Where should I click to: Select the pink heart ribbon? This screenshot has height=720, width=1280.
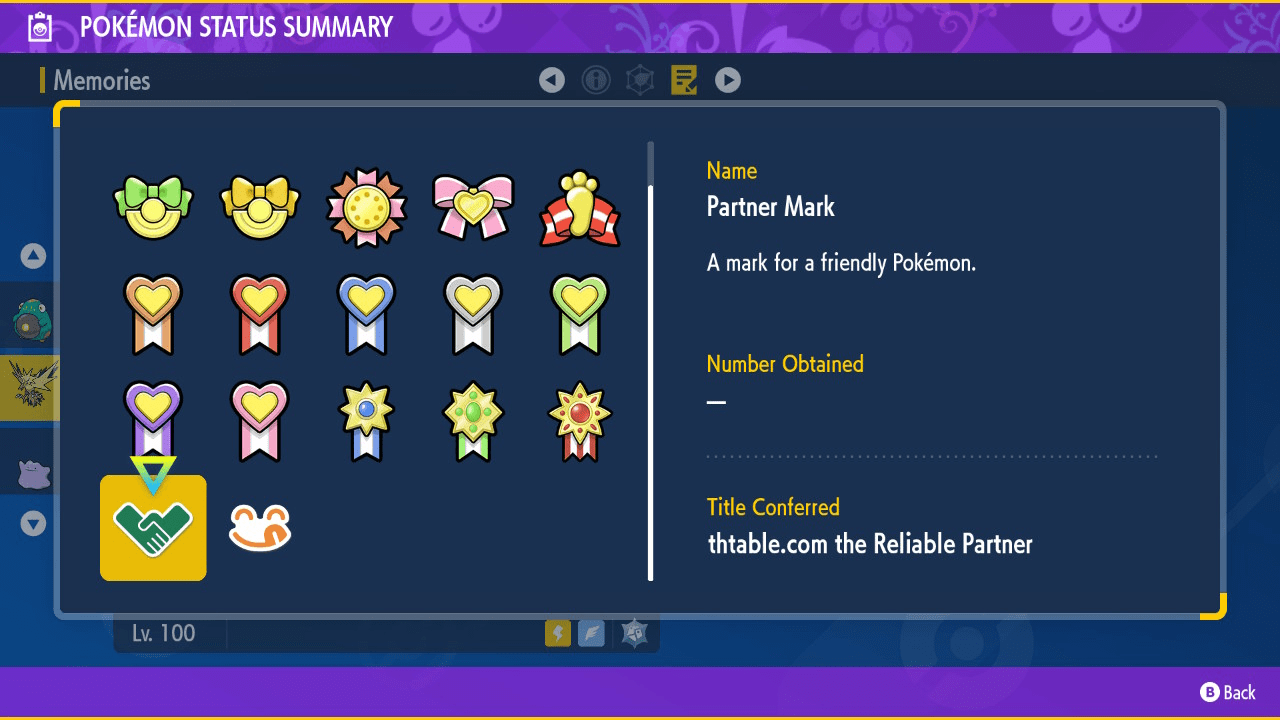260,420
